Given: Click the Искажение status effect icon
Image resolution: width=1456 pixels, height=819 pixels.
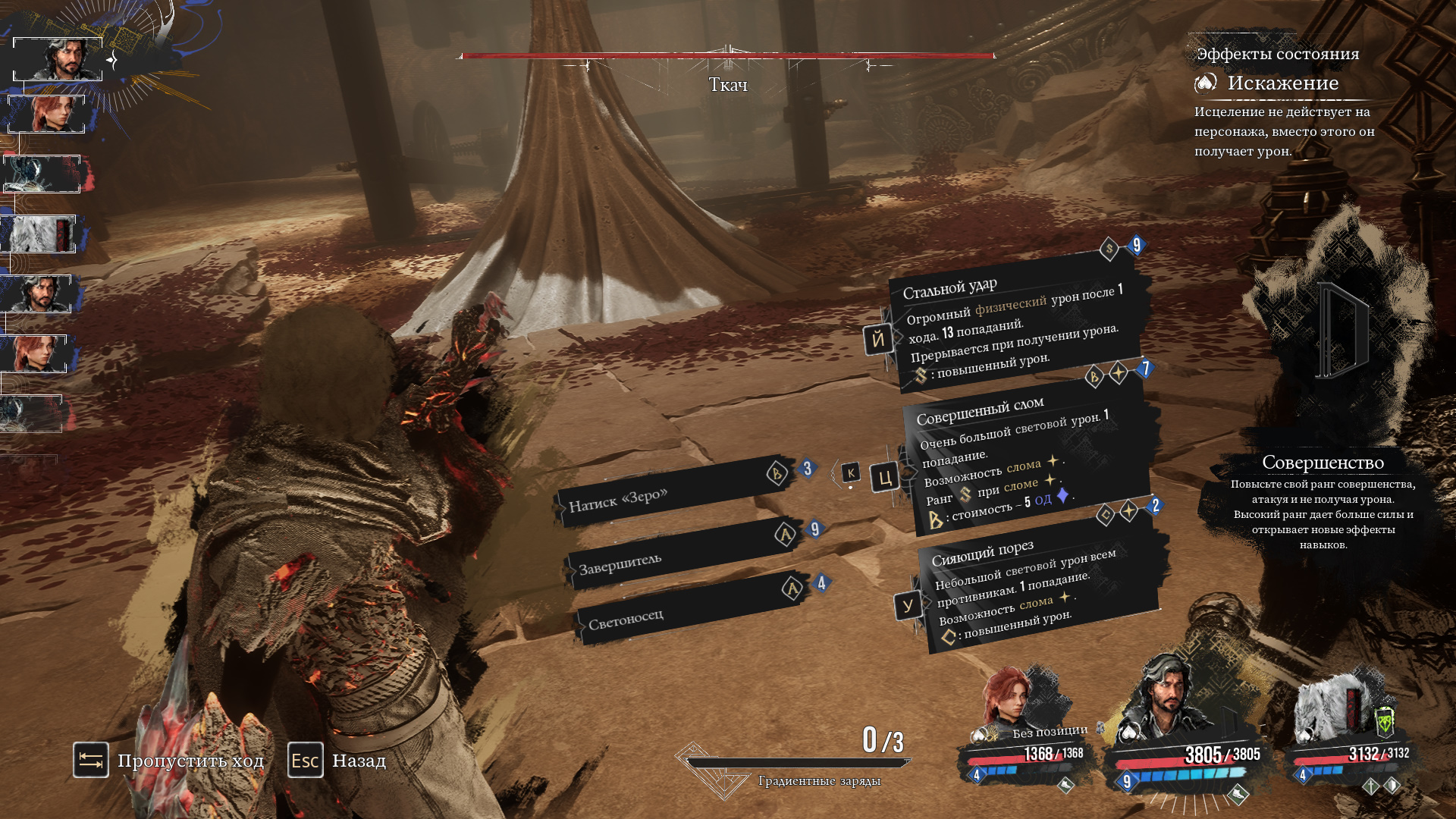Looking at the screenshot, I should [1205, 83].
